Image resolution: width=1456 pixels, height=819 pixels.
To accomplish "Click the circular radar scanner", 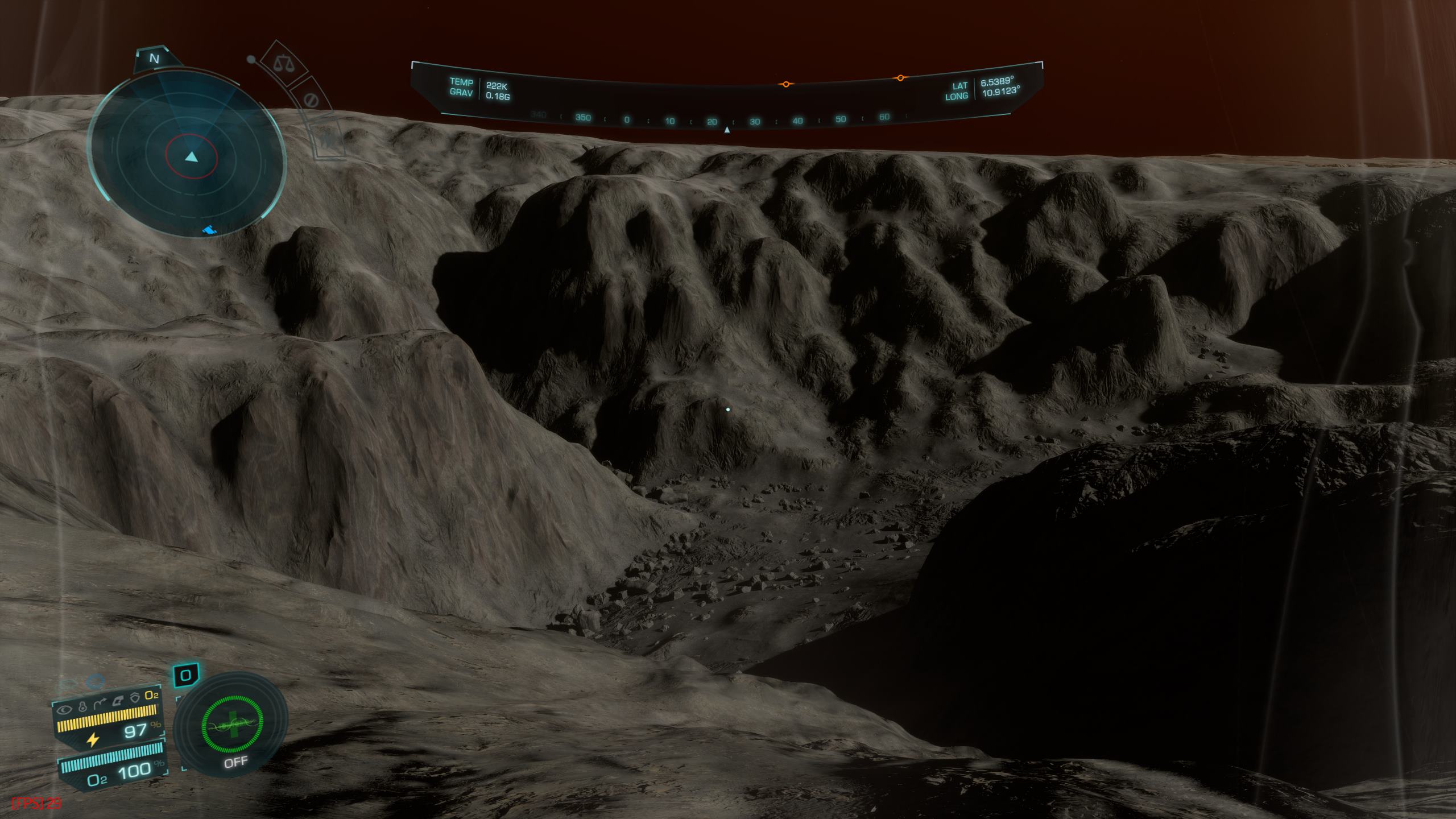I will pyautogui.click(x=187, y=155).
